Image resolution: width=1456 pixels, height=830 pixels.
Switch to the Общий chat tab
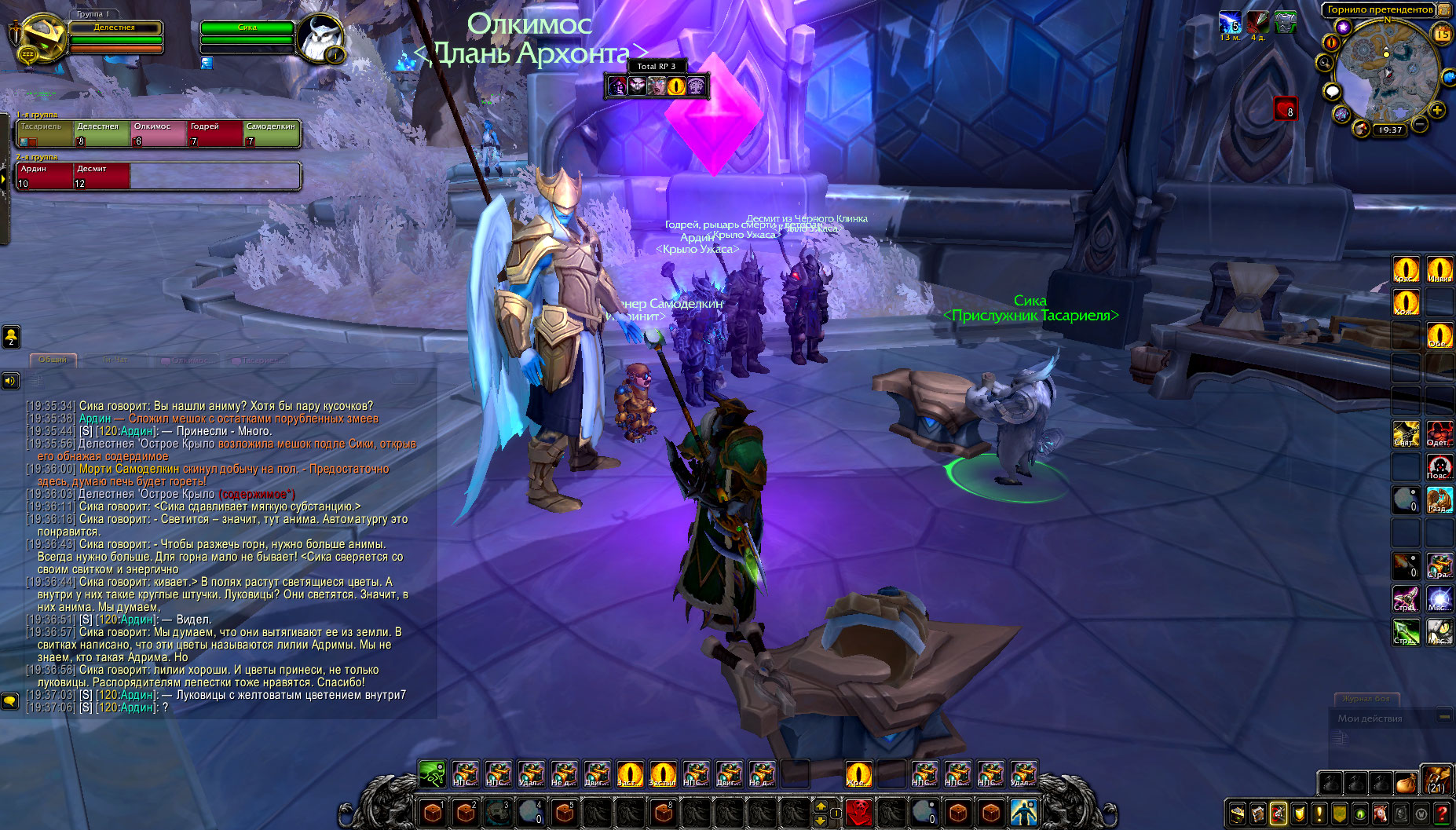point(53,360)
